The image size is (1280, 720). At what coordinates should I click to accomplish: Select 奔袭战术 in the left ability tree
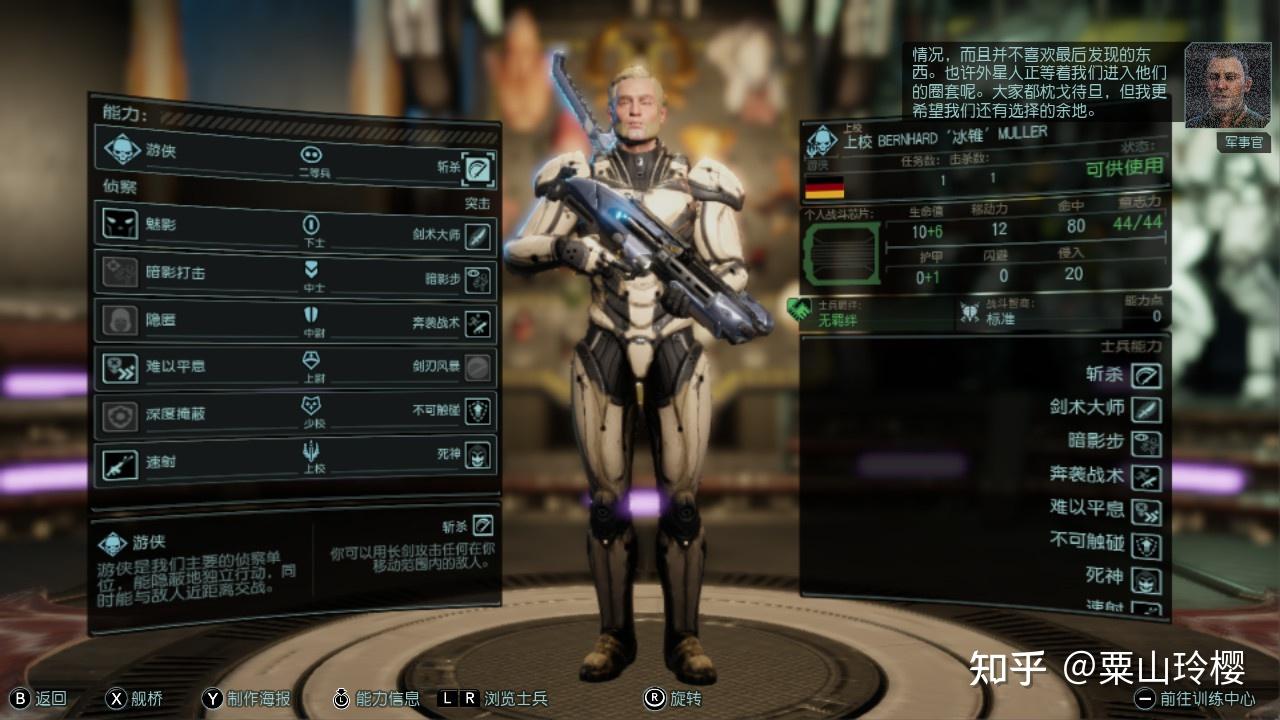(x=478, y=324)
